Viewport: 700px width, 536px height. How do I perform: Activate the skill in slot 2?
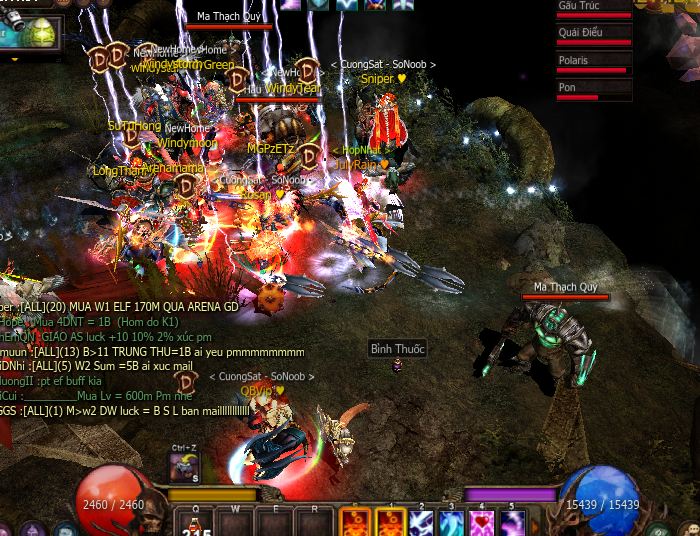[x=421, y=523]
